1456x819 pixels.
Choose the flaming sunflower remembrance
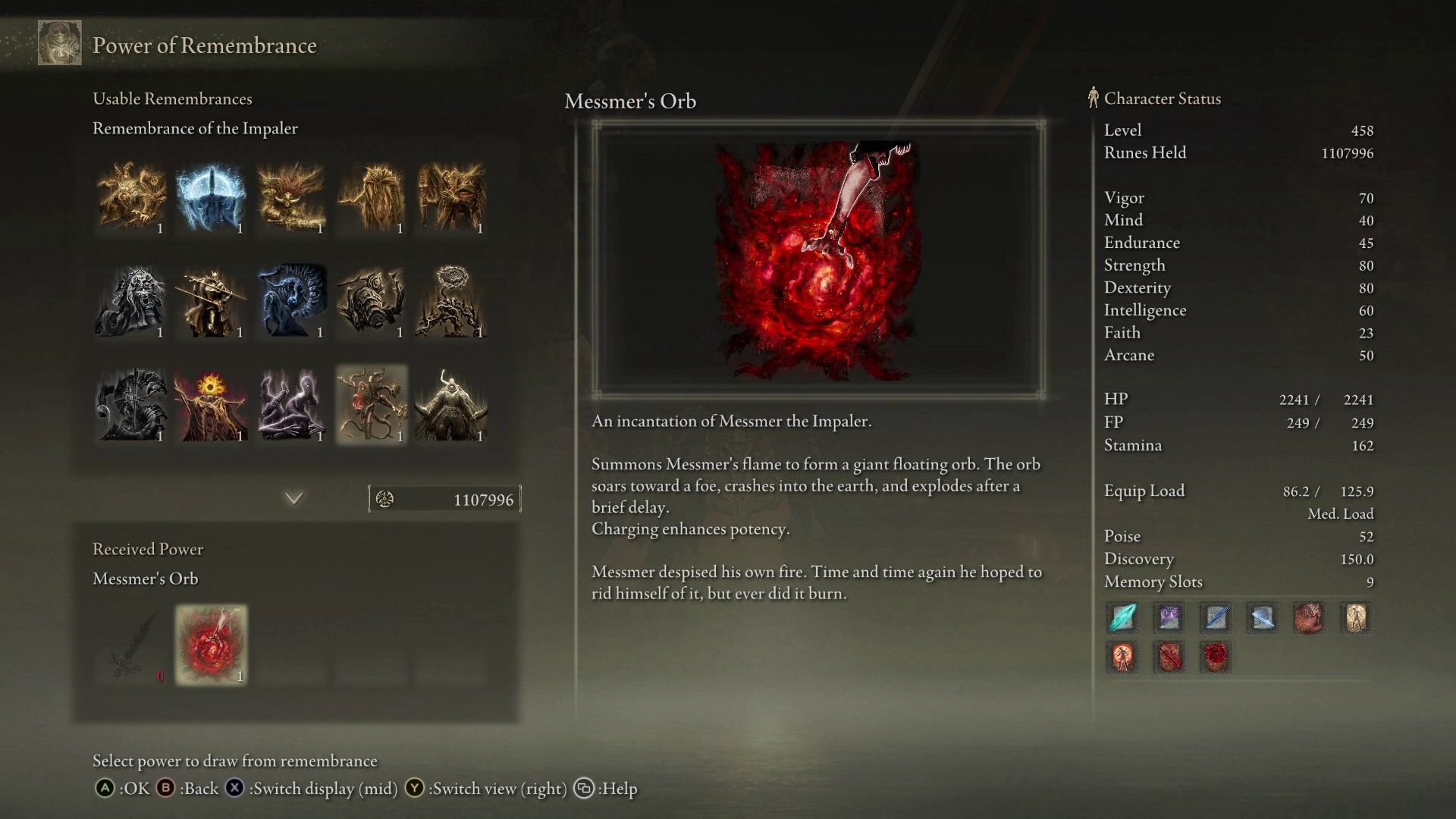click(x=211, y=404)
